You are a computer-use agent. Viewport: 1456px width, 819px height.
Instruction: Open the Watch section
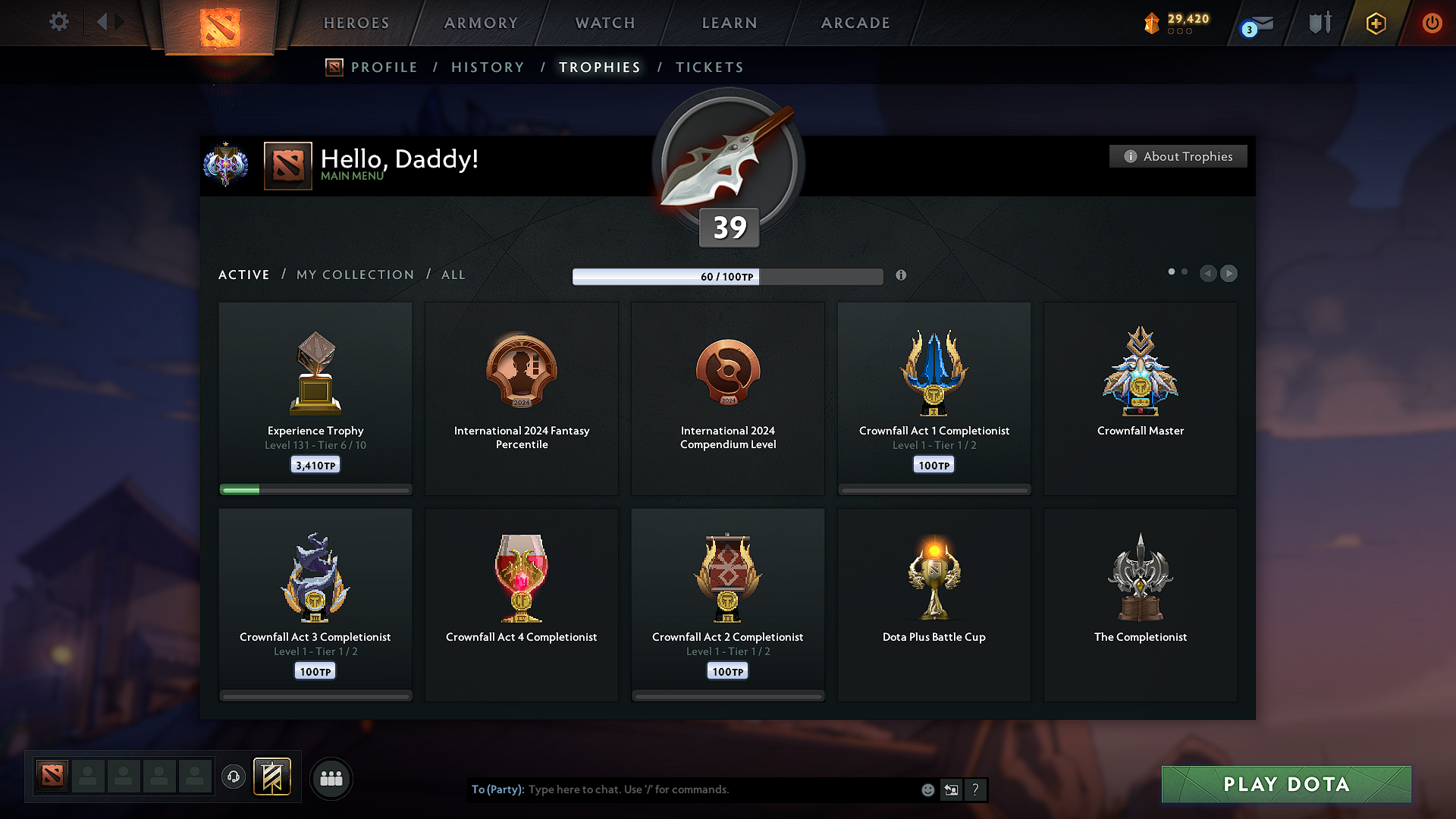[605, 23]
